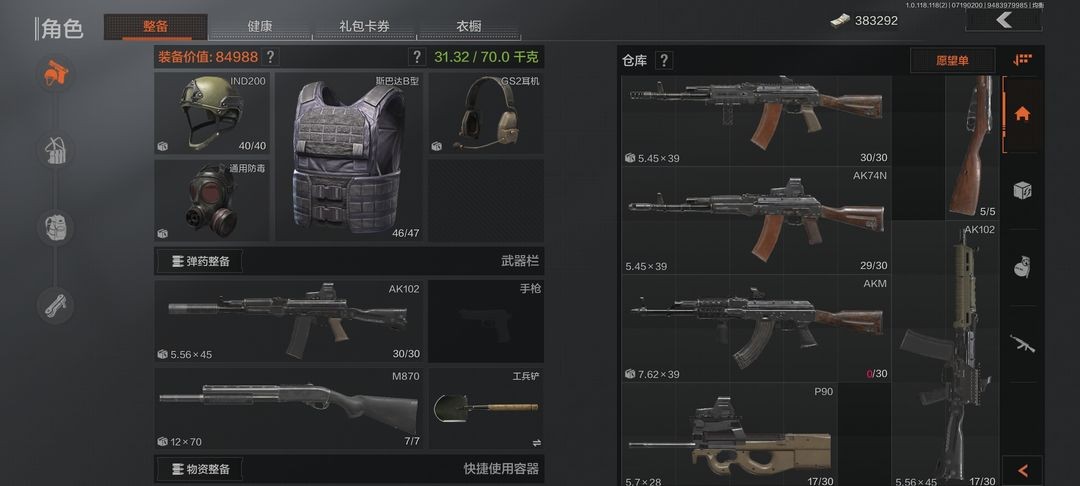Switch to the 衣橱 tab

tap(468, 26)
